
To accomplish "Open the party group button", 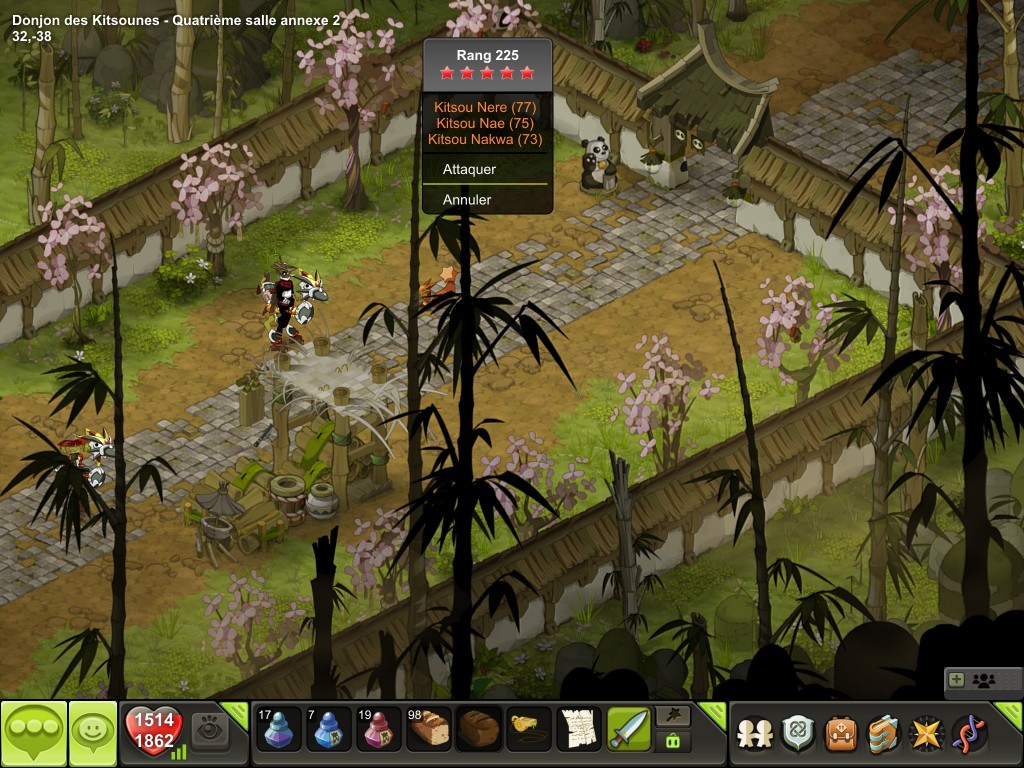I will click(983, 681).
